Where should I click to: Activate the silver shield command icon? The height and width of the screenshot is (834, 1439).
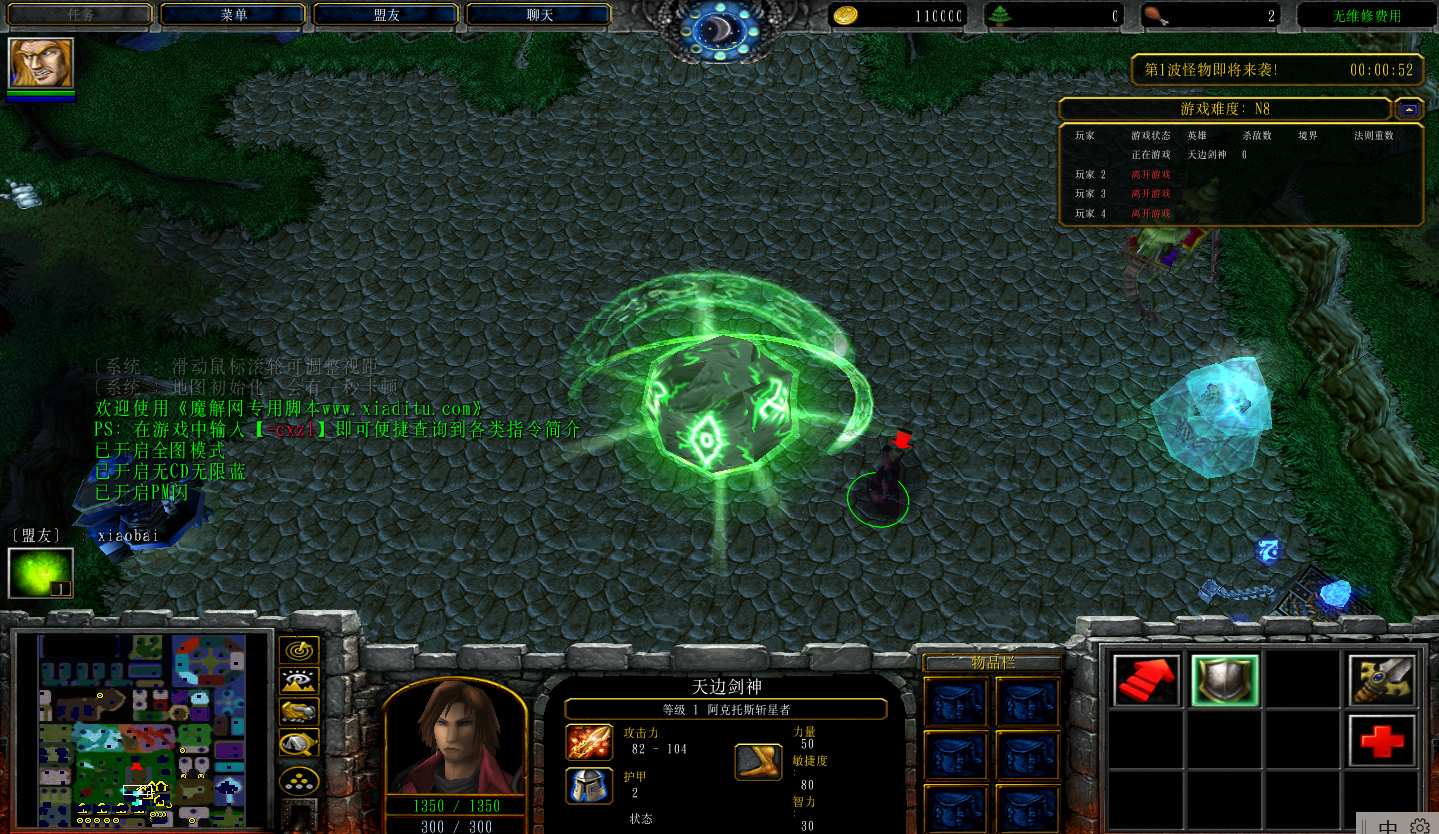click(x=1225, y=681)
